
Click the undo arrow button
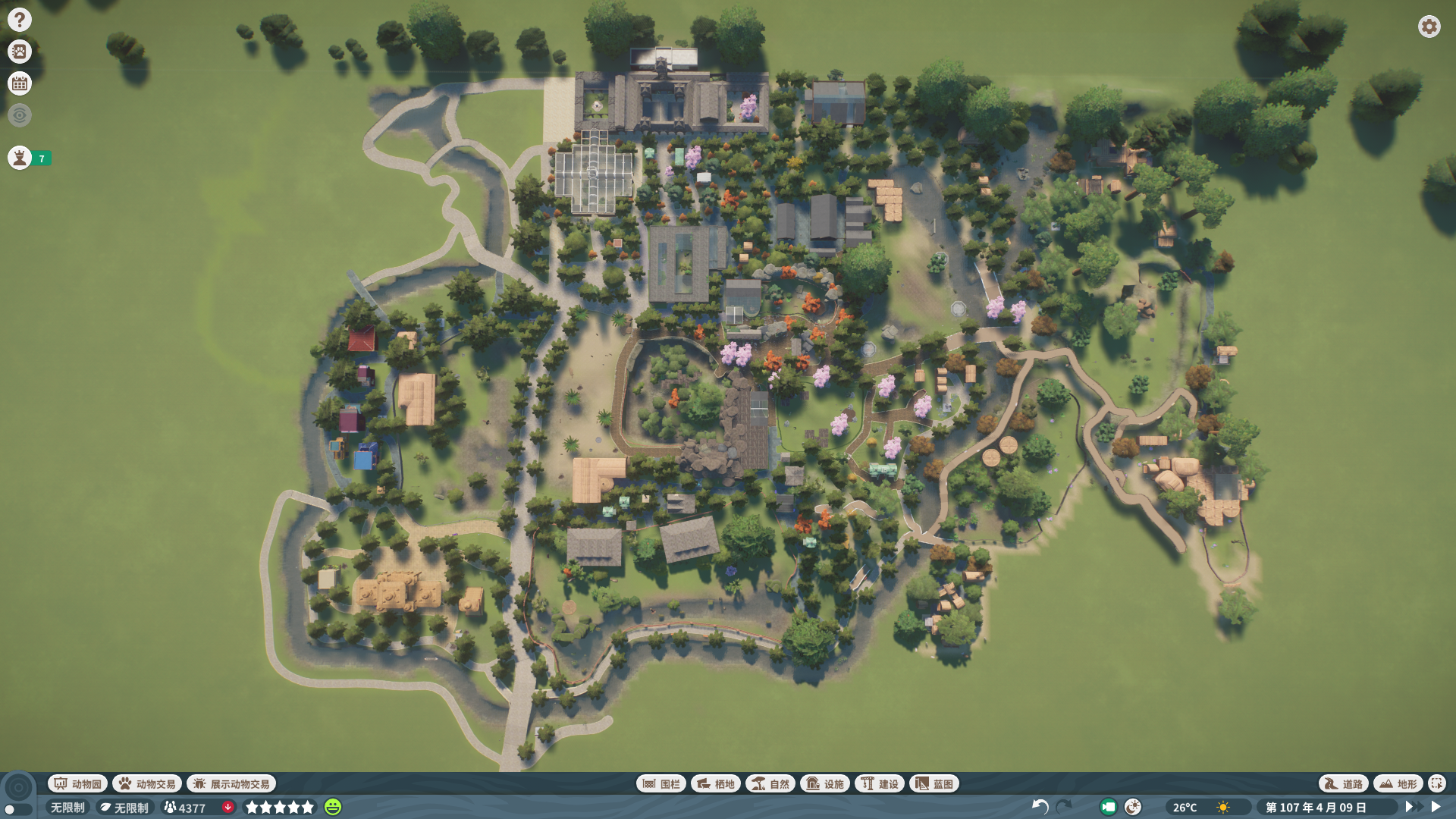point(1040,807)
